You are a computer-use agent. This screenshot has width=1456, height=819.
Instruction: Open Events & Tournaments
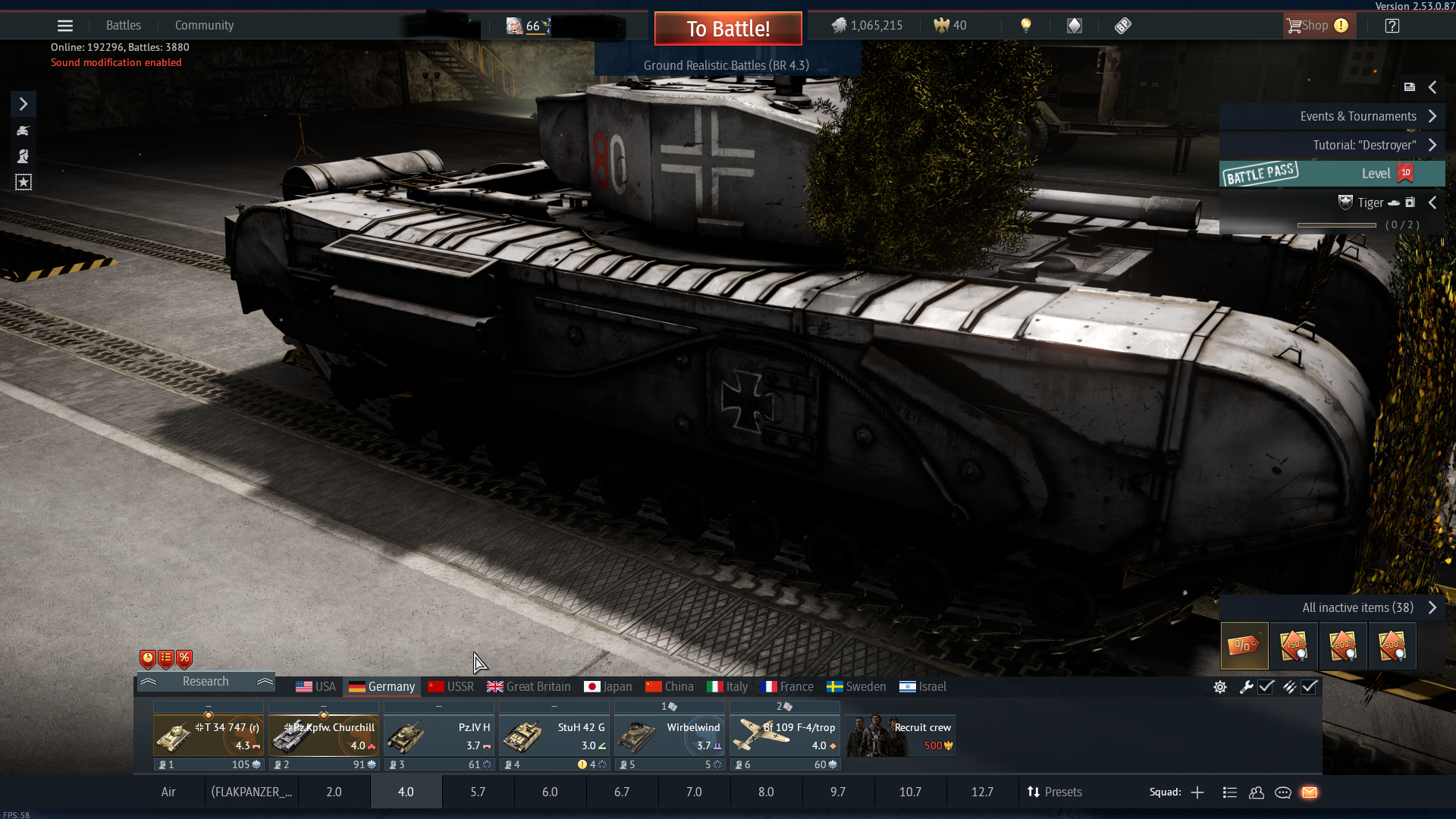1358,116
